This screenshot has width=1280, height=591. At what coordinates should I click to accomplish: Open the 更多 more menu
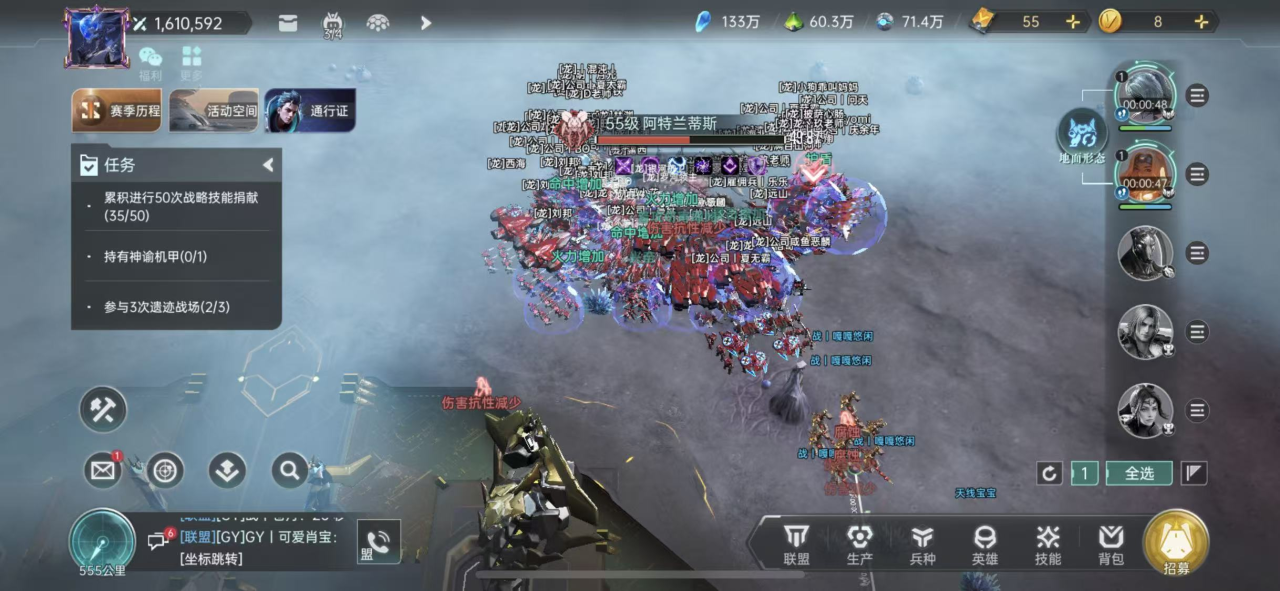point(191,62)
